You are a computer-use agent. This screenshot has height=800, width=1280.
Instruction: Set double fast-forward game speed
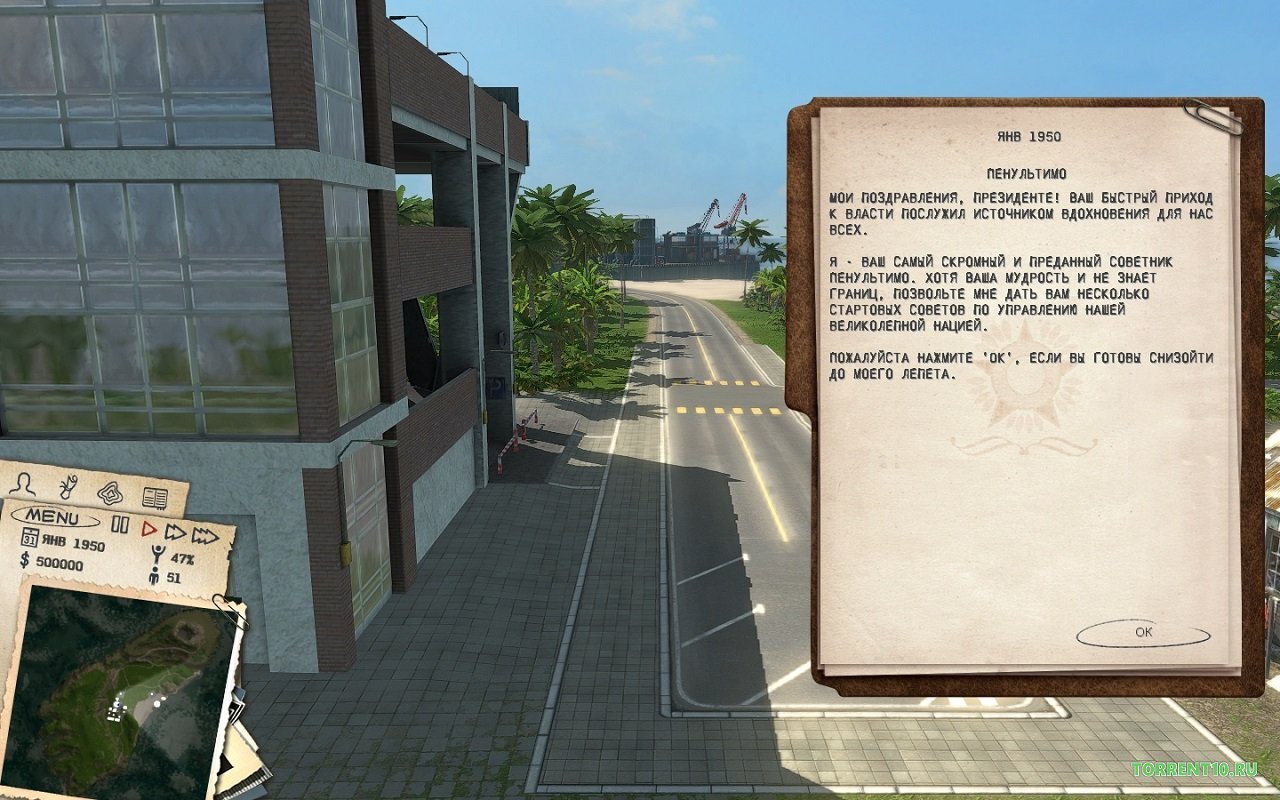[x=175, y=534]
